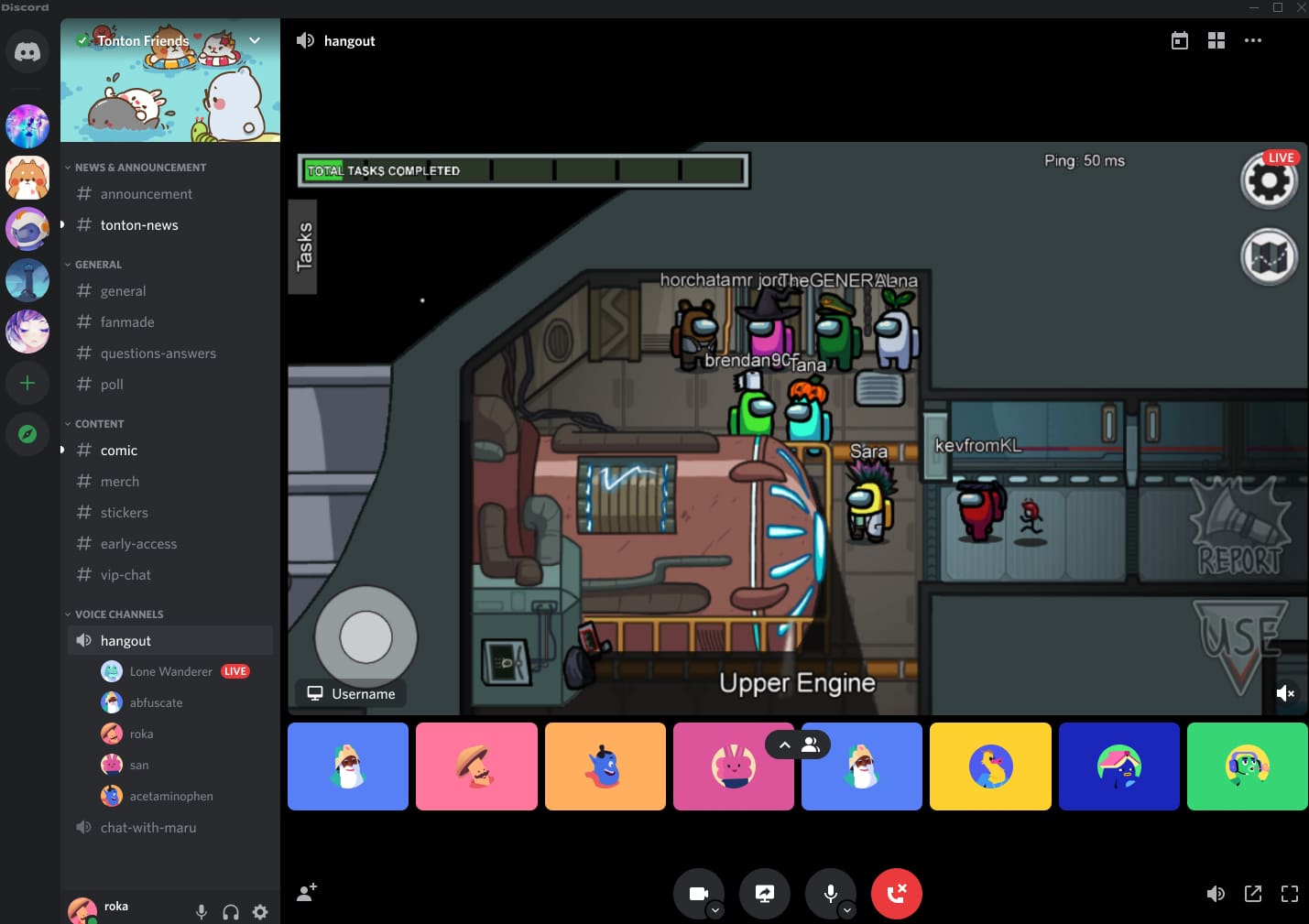
Task: Open the server events calendar icon
Action: 1179,40
